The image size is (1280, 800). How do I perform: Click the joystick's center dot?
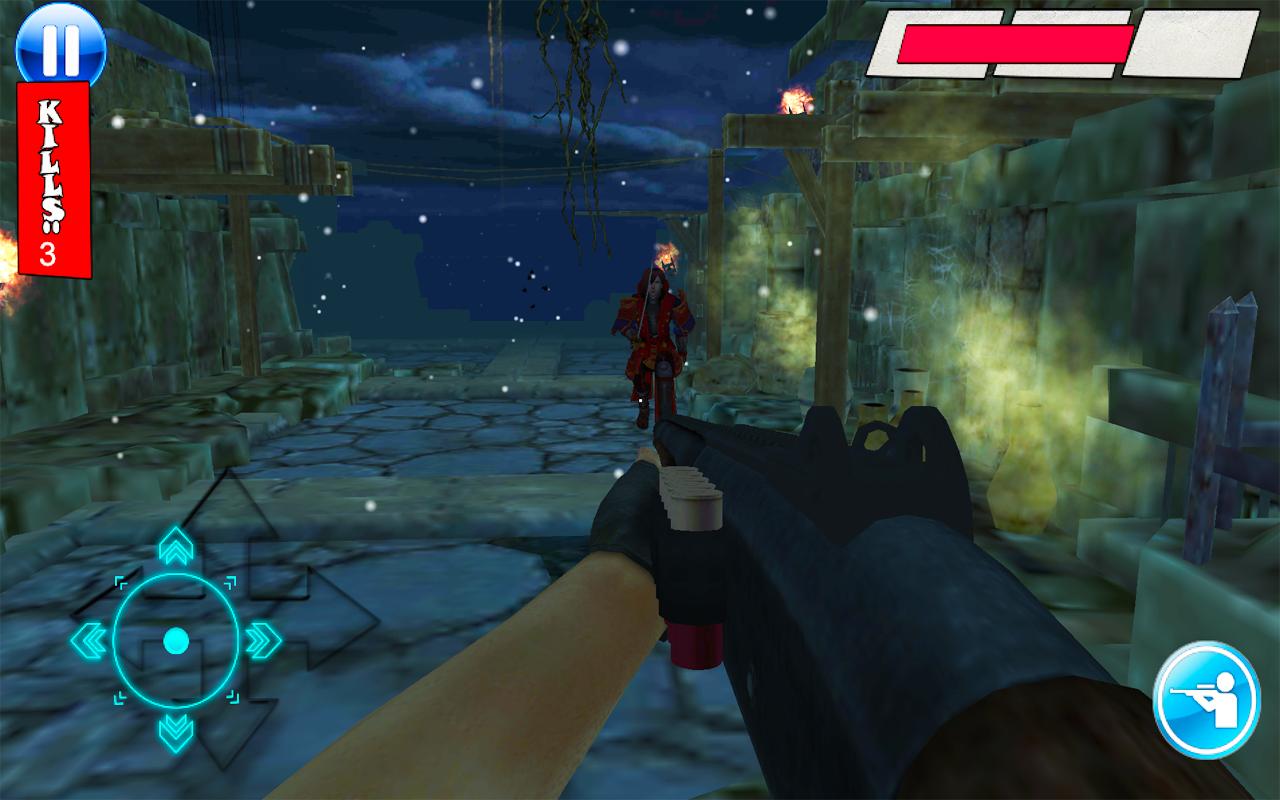[x=176, y=640]
